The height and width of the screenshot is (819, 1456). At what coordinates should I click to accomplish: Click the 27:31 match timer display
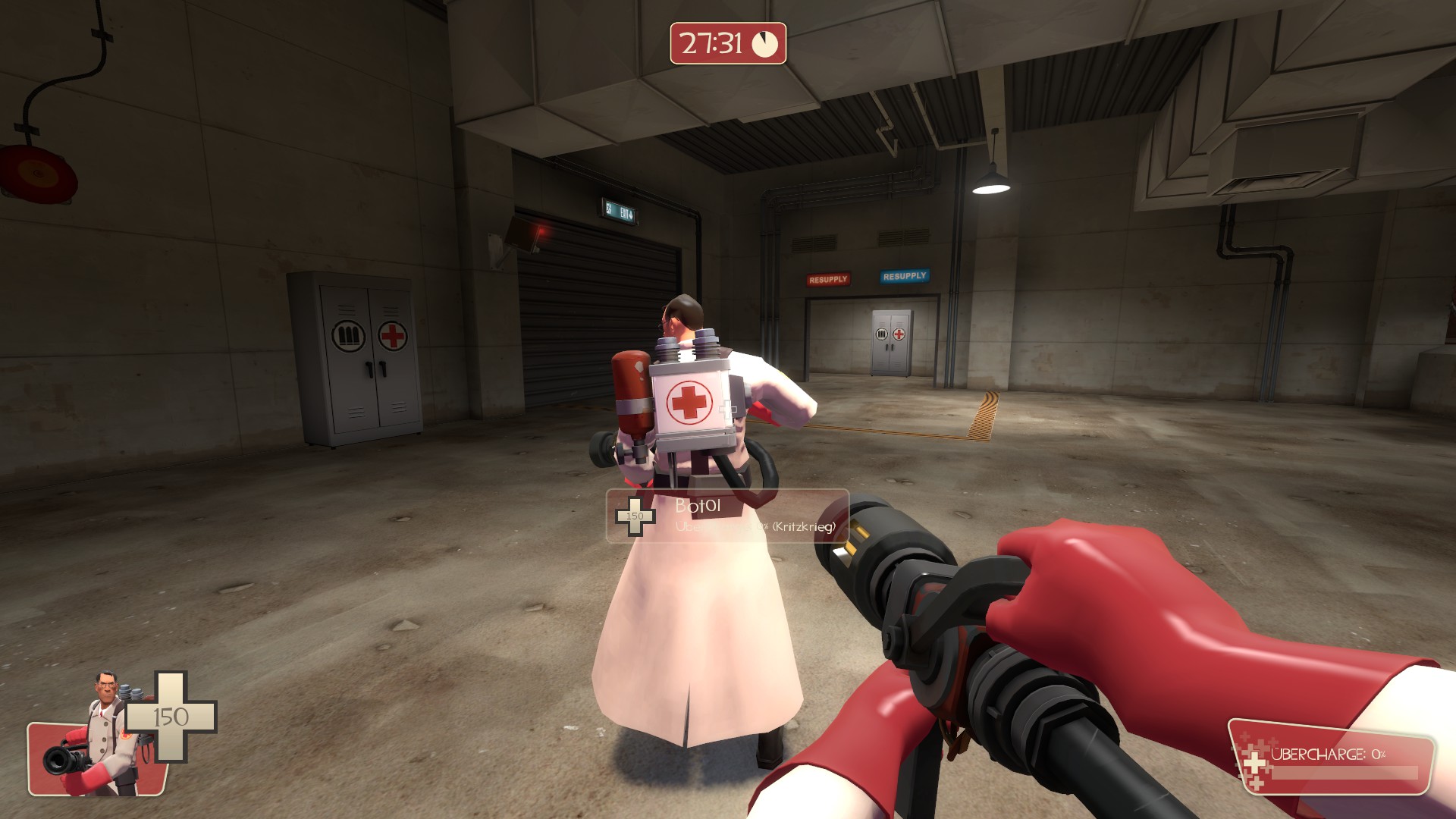[x=711, y=44]
